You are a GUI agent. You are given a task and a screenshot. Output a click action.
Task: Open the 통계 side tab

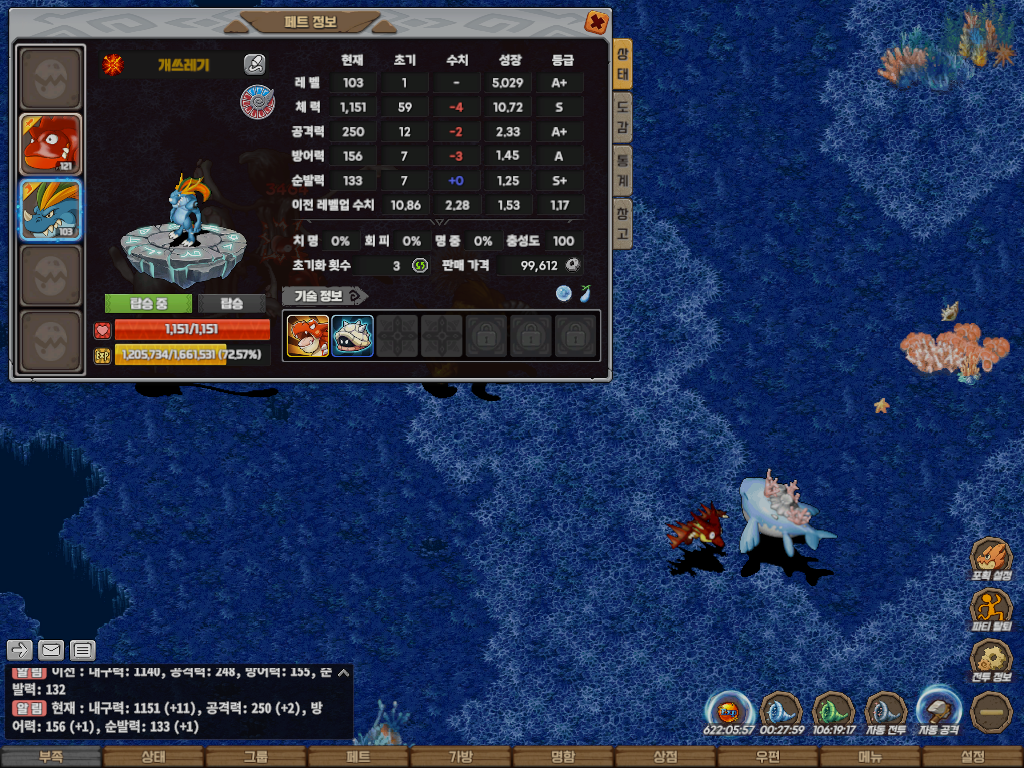point(622,166)
